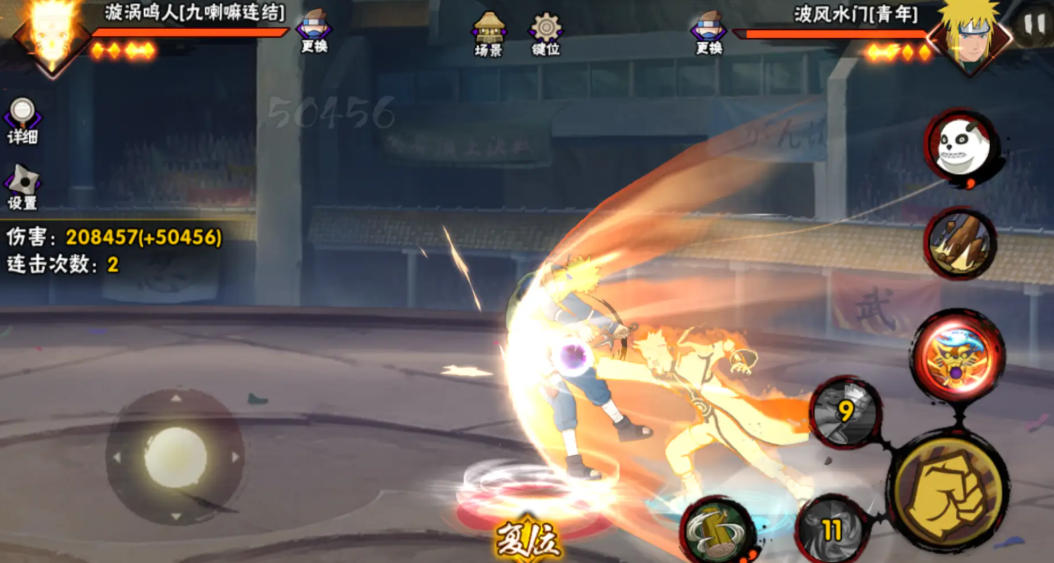Open the 键位 key layout settings
This screenshot has width=1054, height=563.
point(546,33)
